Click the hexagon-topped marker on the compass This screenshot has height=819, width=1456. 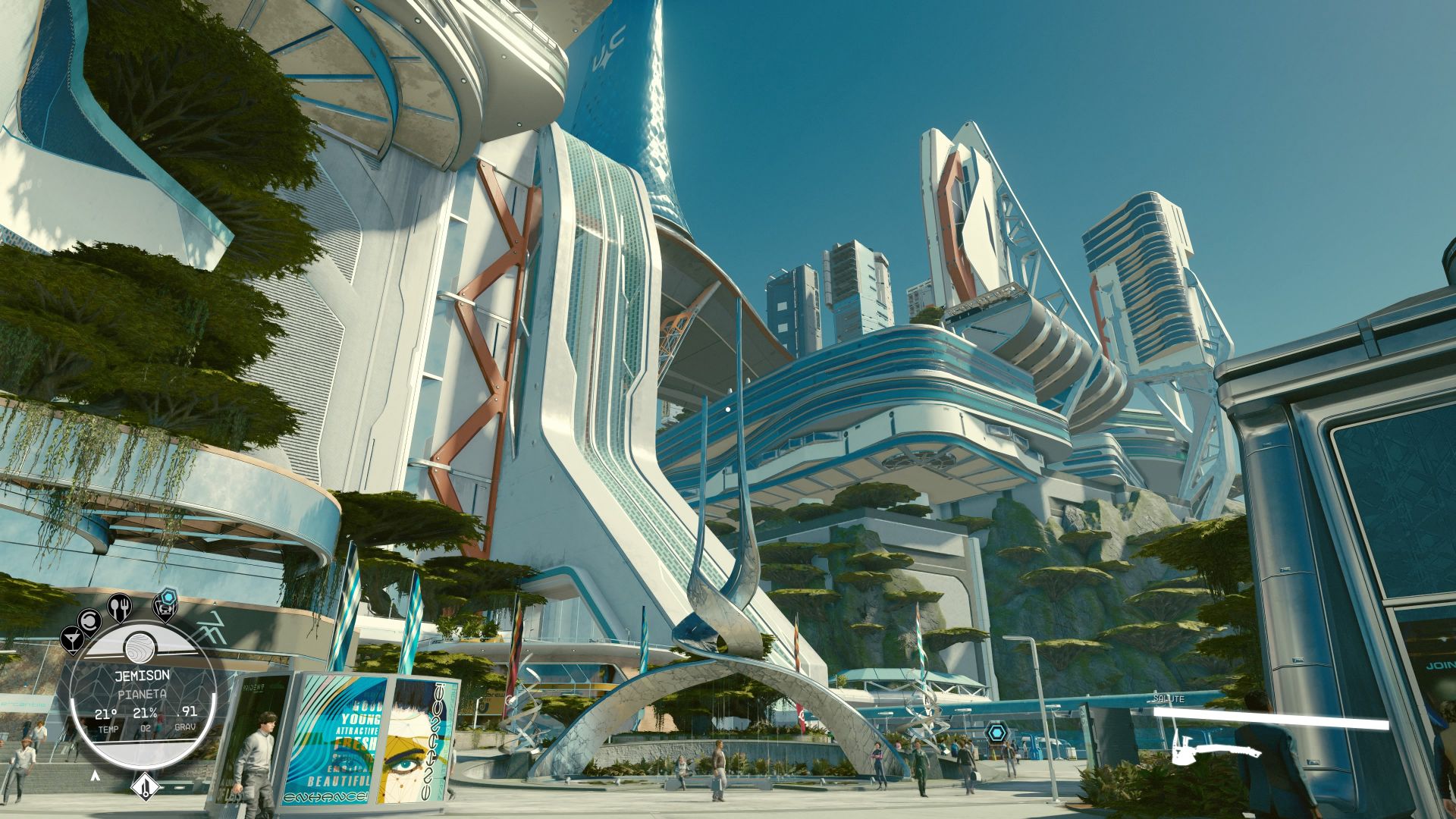165,604
